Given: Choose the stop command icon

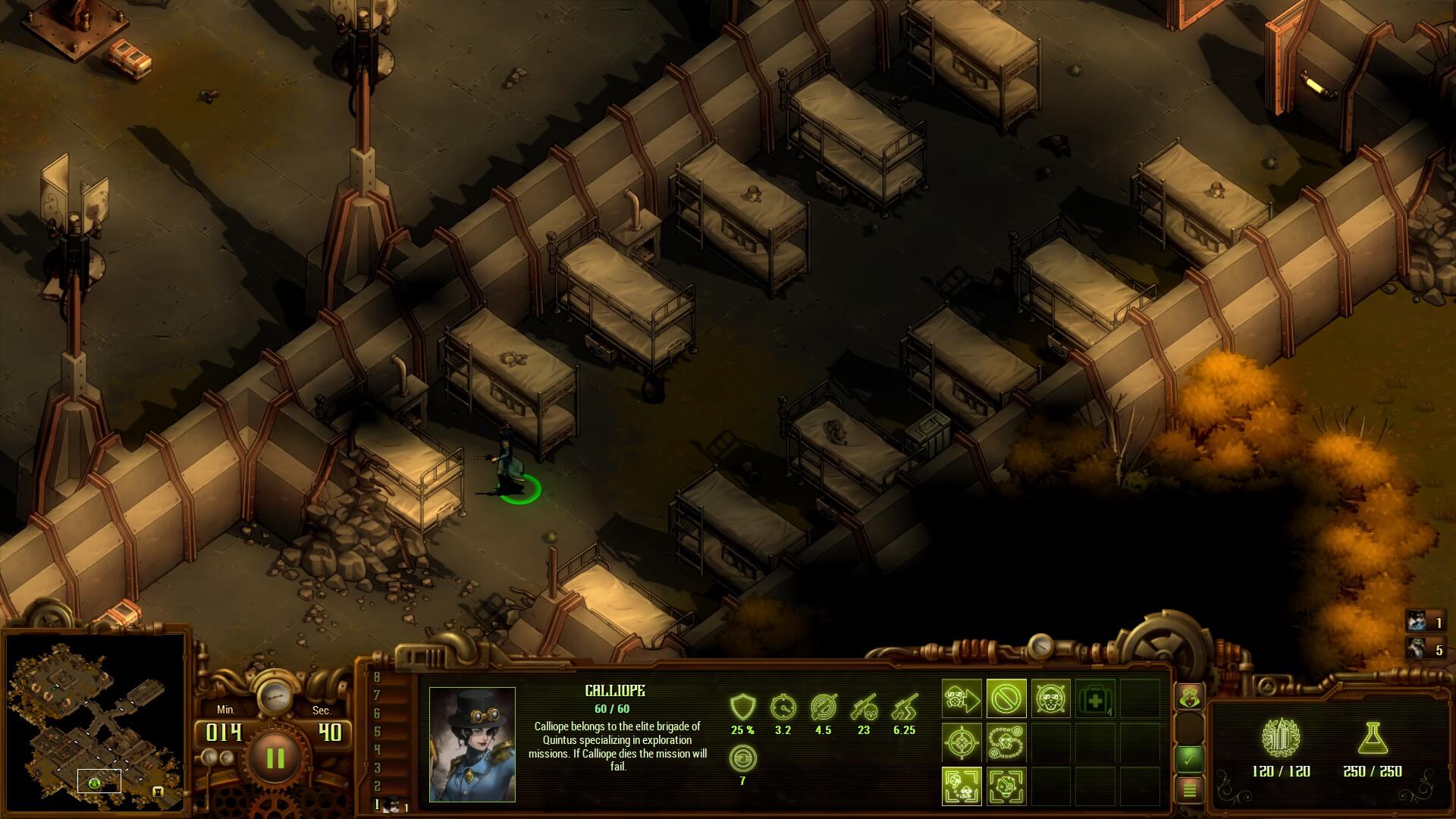Looking at the screenshot, I should pyautogui.click(x=1006, y=698).
